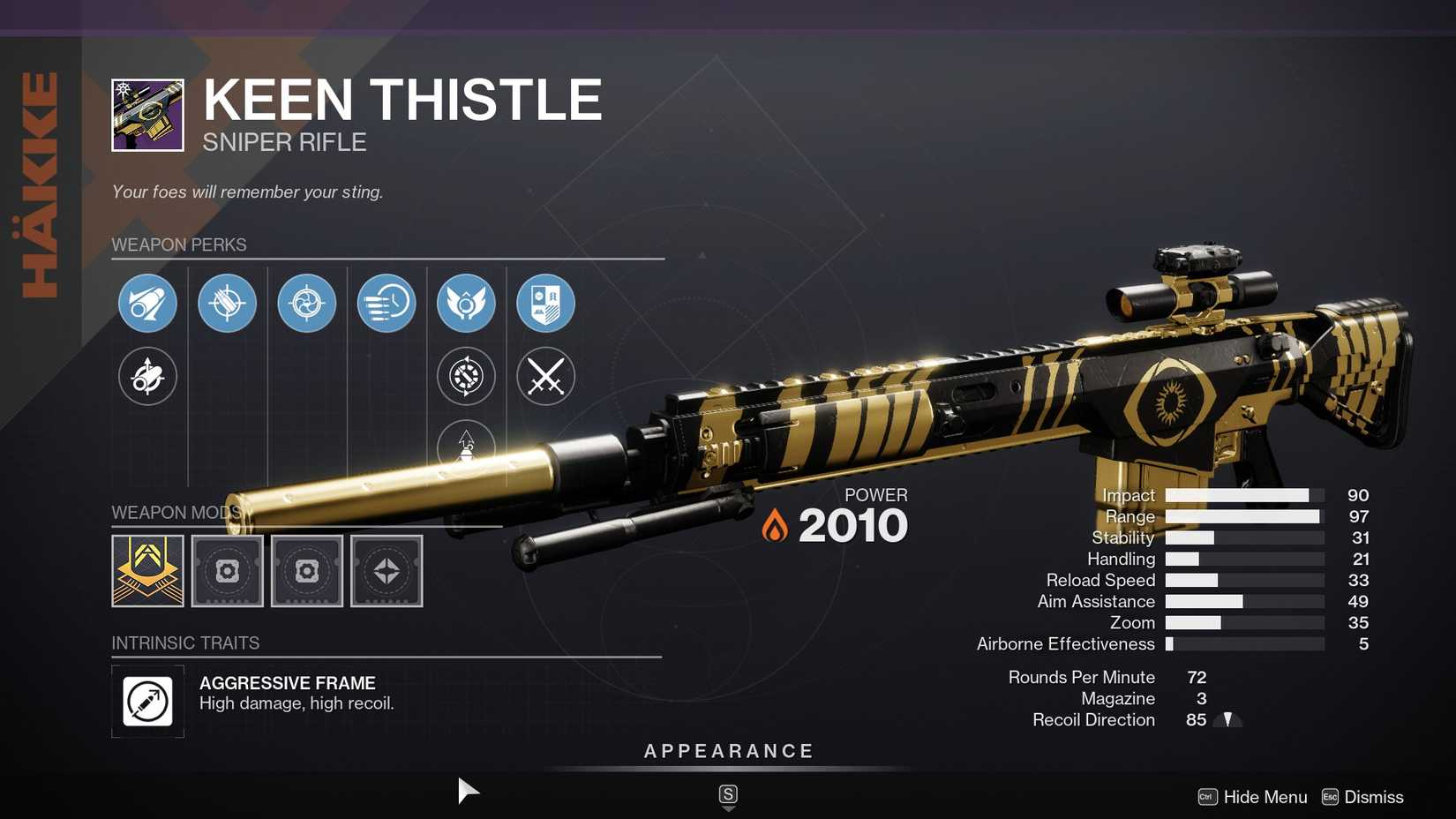Open the Appearance menu at the bottom
This screenshot has height=819, width=1456.
727,751
